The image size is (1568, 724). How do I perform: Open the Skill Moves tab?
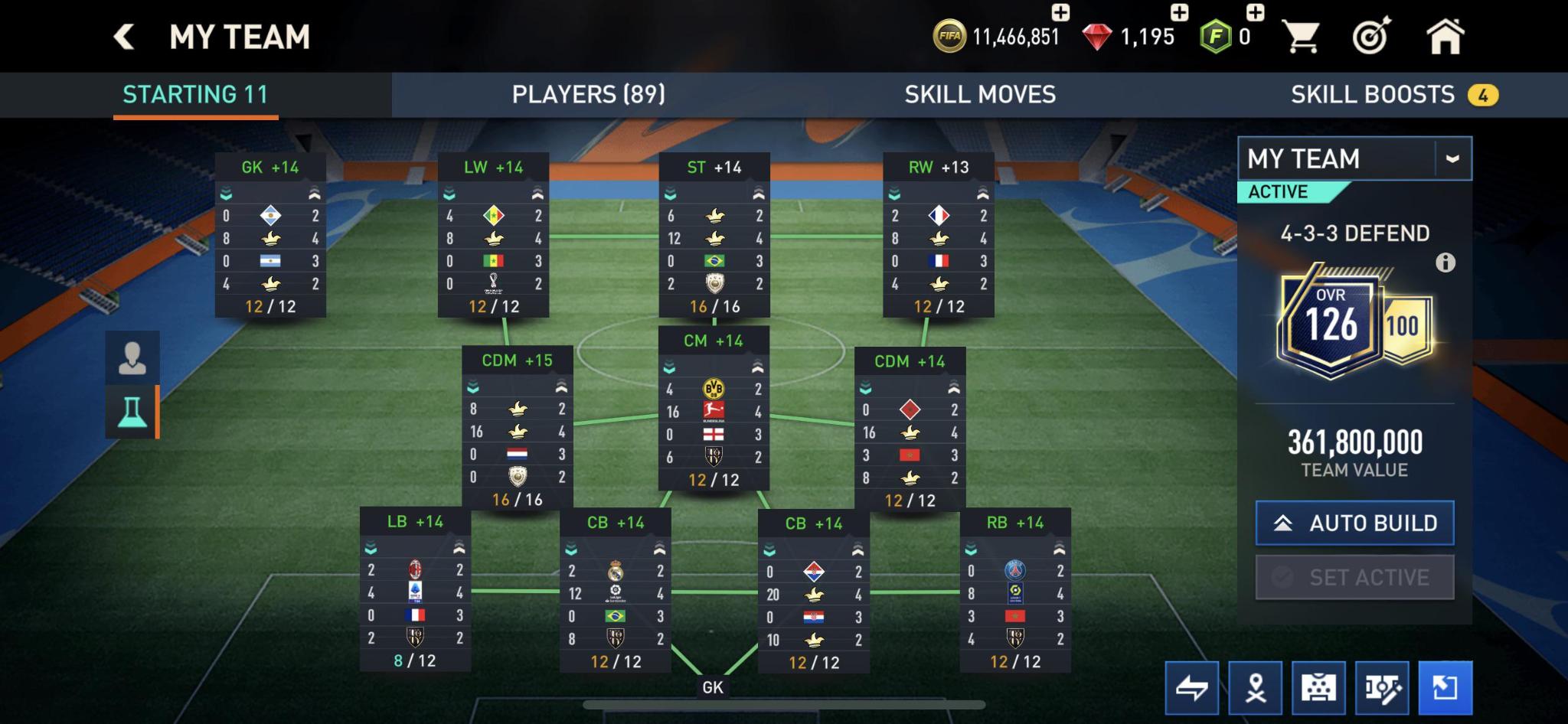[x=980, y=95]
